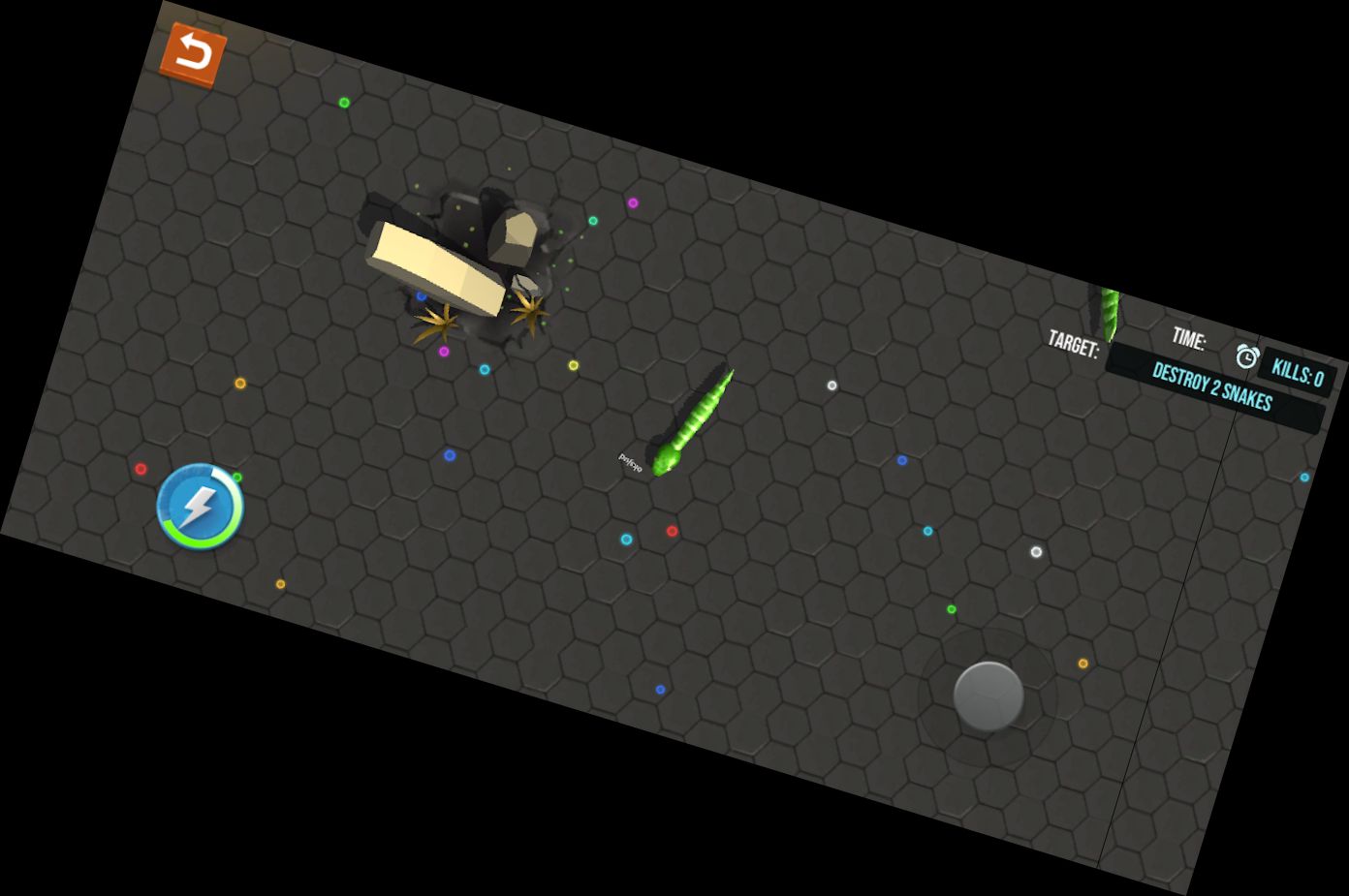Click the TARGET: label in the HUD
Image resolution: width=1349 pixels, height=896 pixels.
point(1074,344)
